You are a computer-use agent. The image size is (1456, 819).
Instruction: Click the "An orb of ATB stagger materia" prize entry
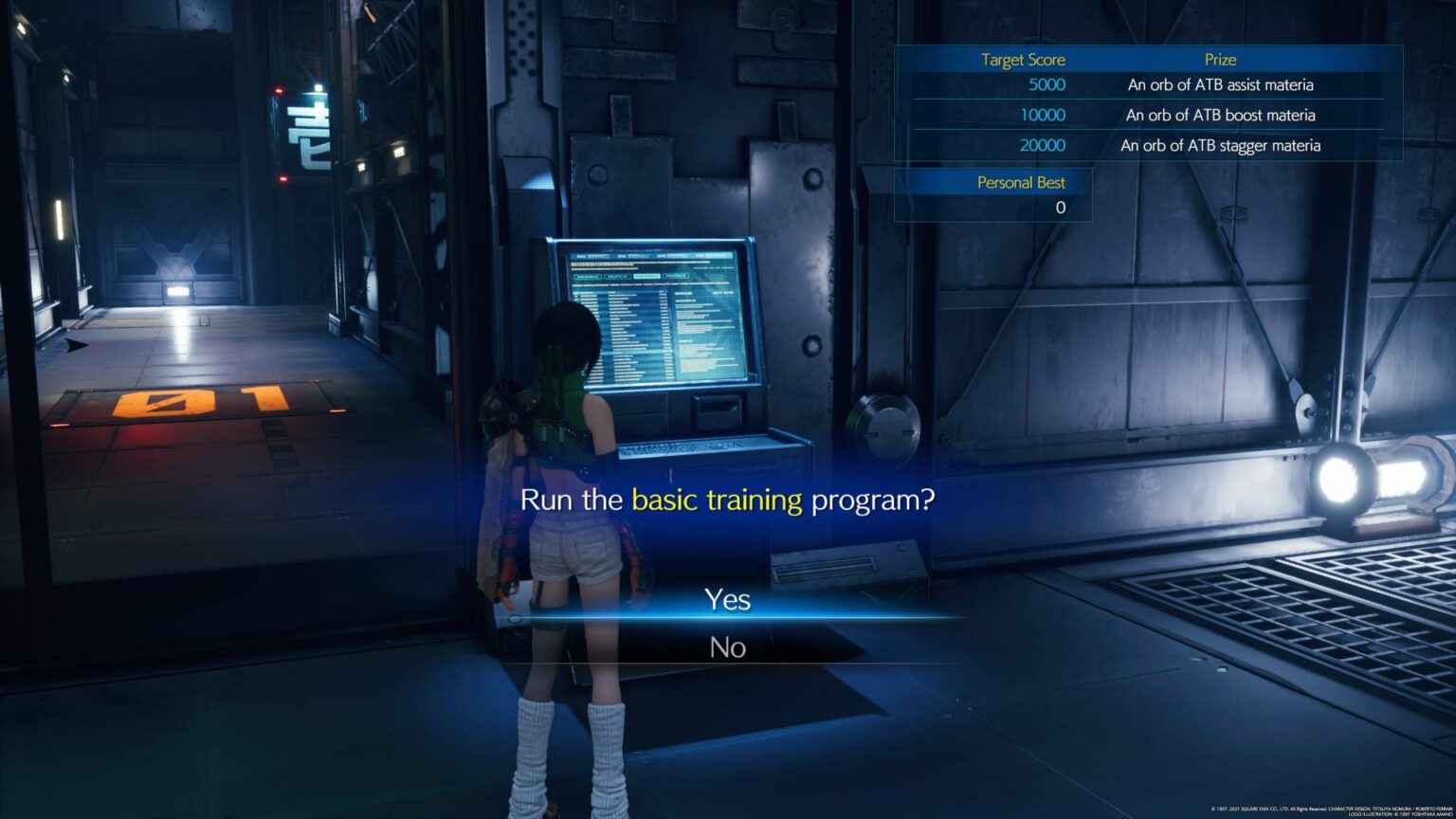point(1220,145)
